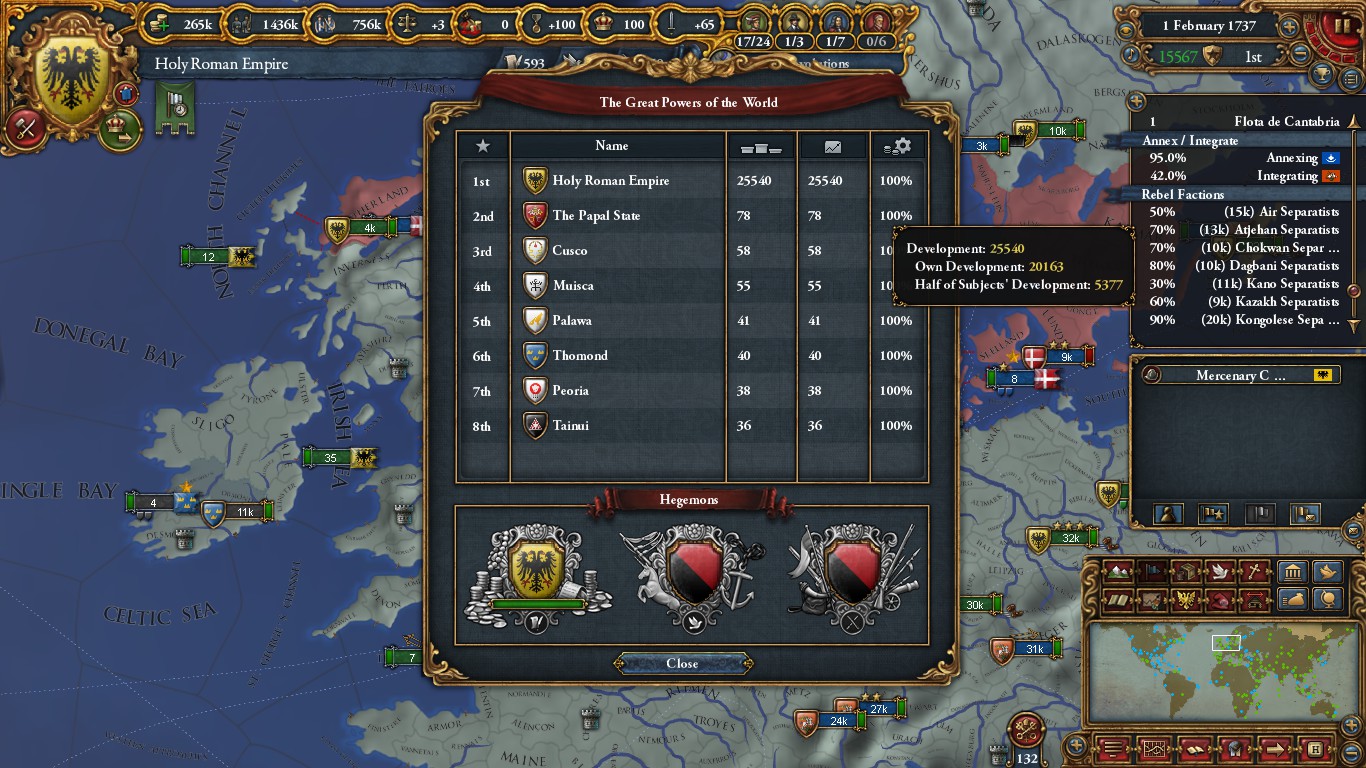Increase game speed with the plus button
This screenshot has width=1366, height=768.
(x=1290, y=27)
